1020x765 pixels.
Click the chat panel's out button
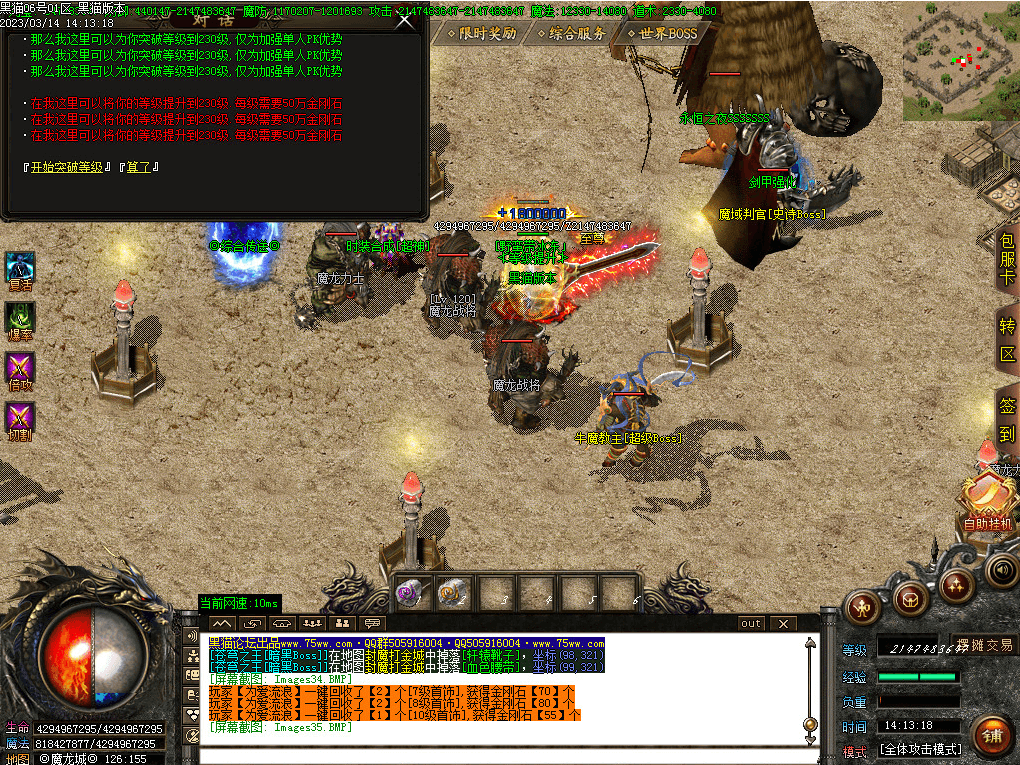(750, 623)
